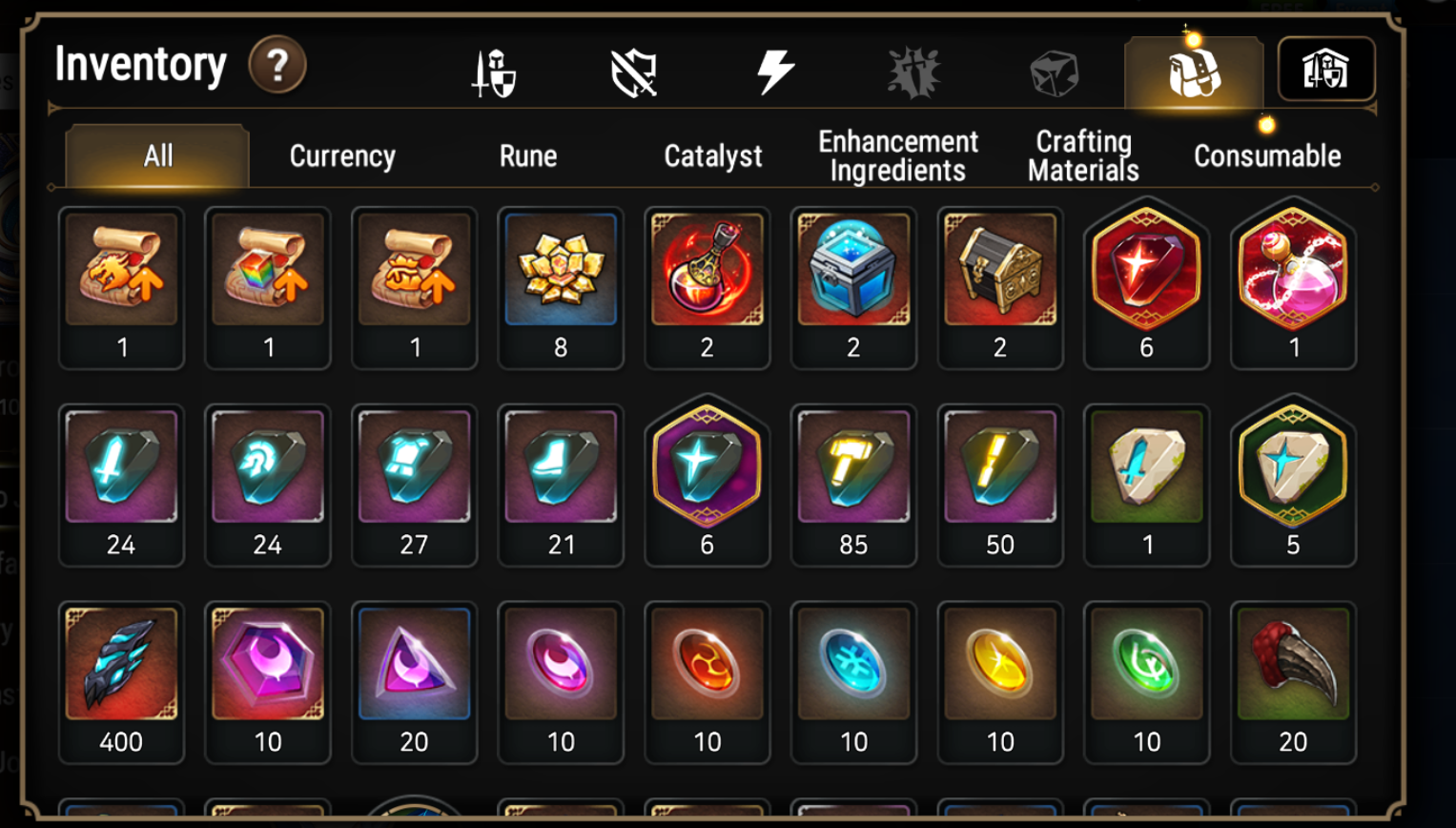This screenshot has width=1456, height=828.
Task: Select the cube filter icon
Action: pos(1054,72)
